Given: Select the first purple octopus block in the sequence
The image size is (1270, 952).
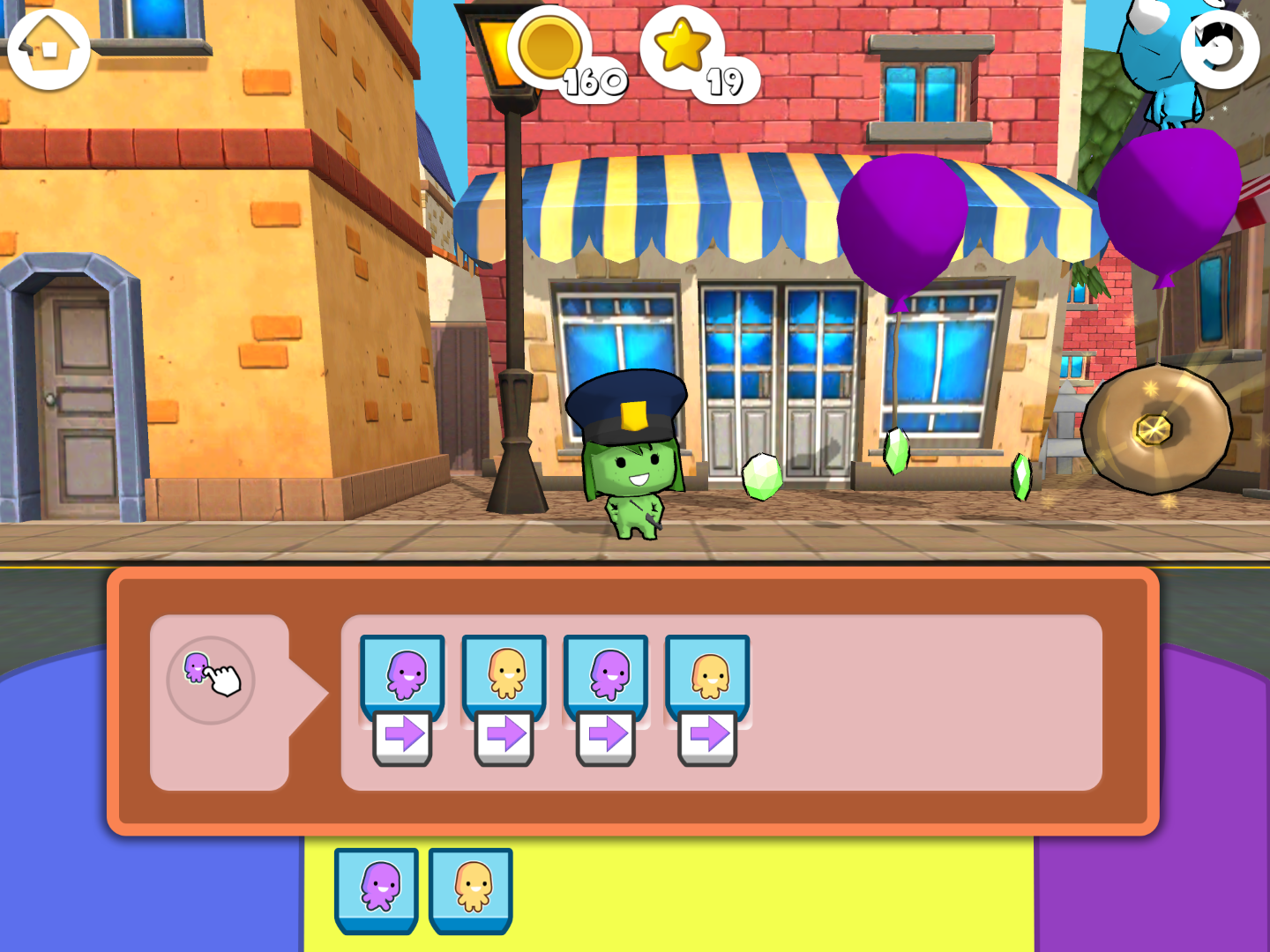Looking at the screenshot, I should [x=403, y=675].
